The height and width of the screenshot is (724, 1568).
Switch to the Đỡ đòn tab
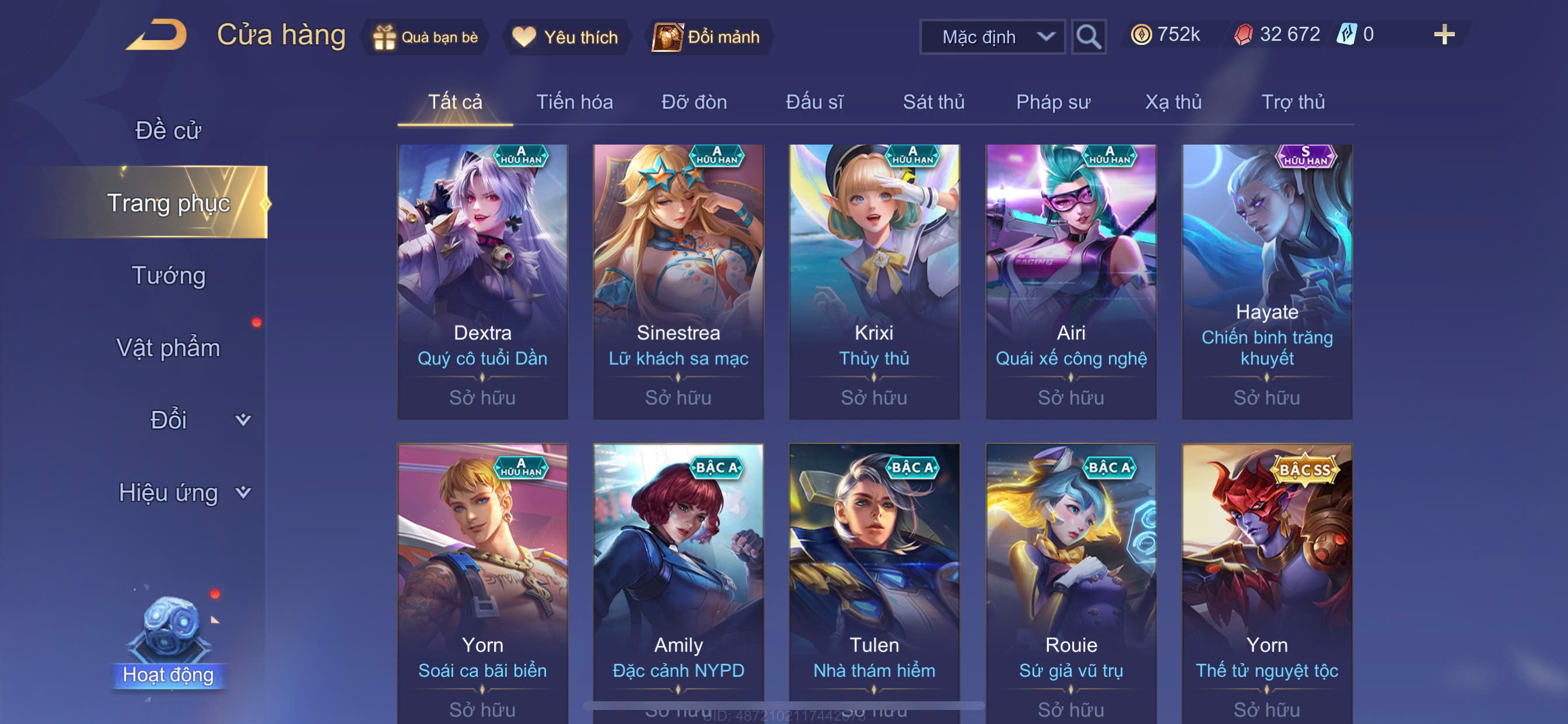(694, 102)
